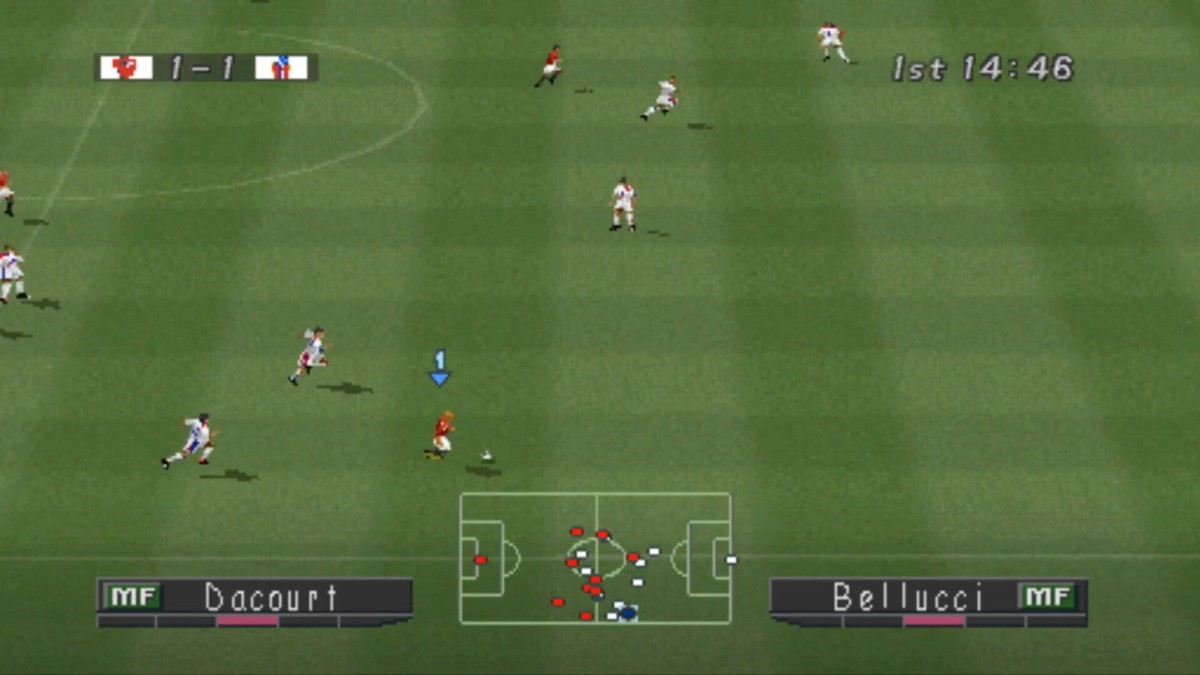Viewport: 1200px width, 675px height.
Task: Click the pitch radar minimap
Action: click(x=596, y=558)
